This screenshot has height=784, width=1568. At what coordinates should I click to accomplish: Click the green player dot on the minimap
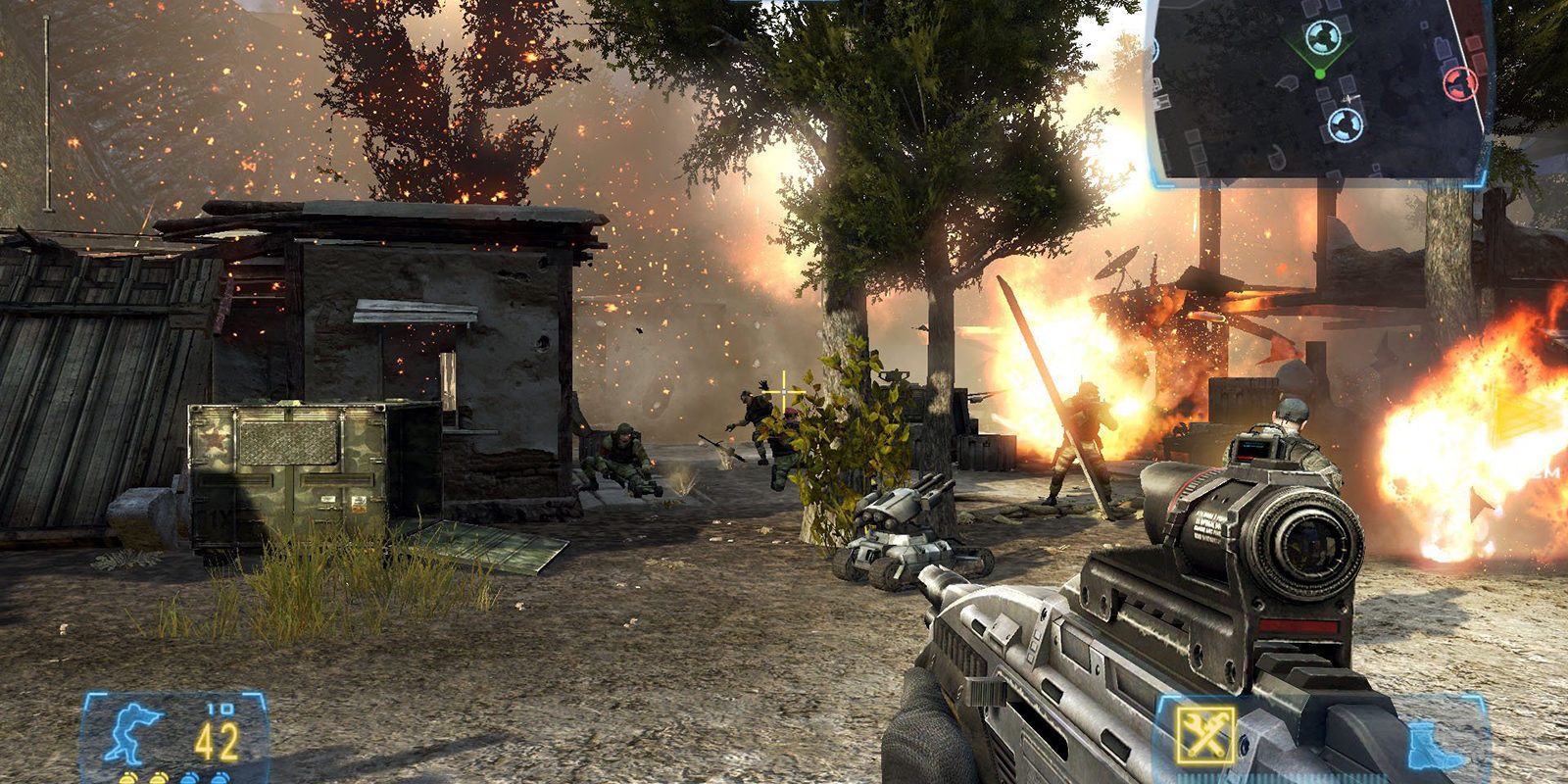point(1320,73)
